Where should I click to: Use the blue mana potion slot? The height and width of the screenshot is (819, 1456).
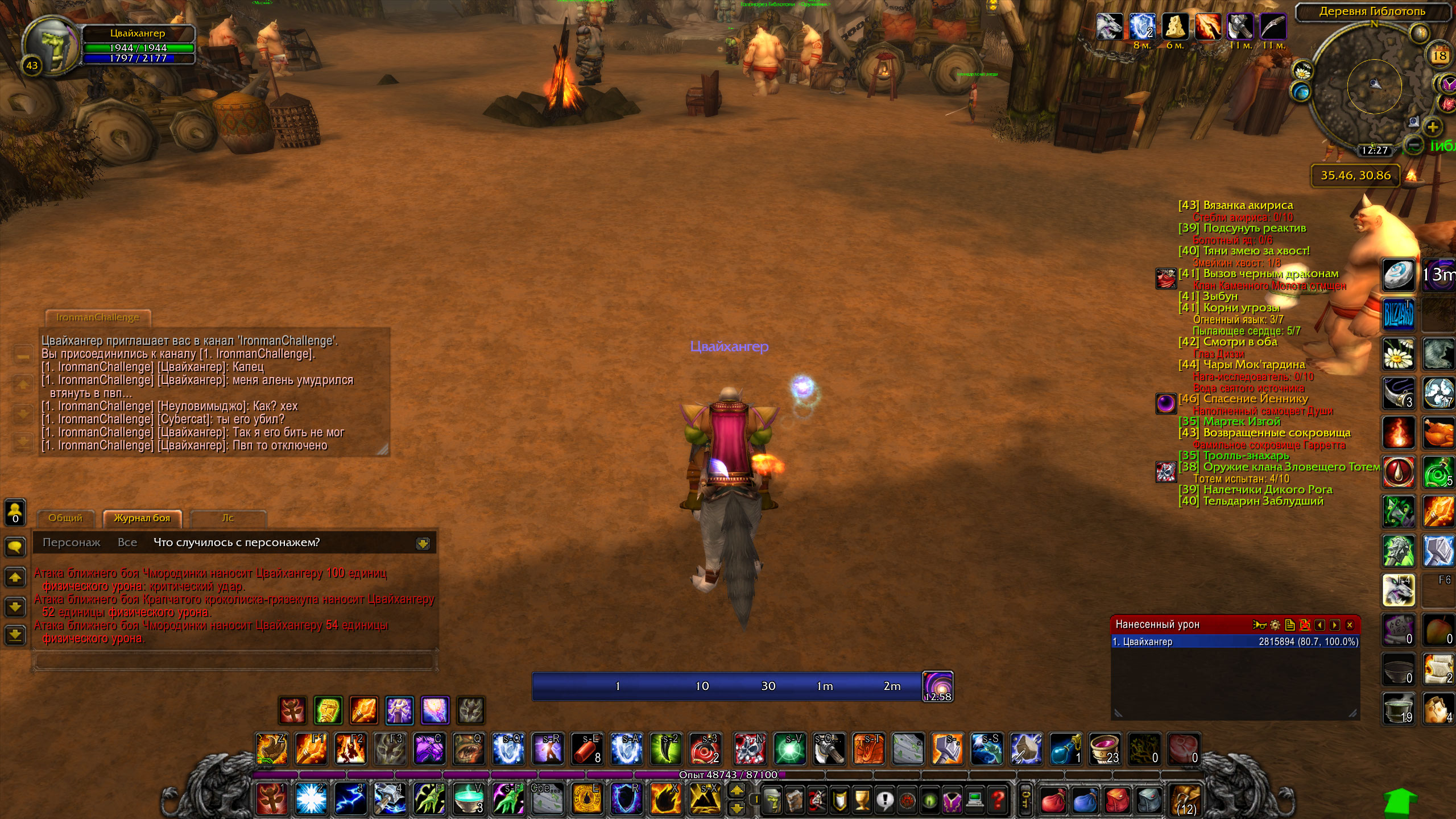point(1065,748)
